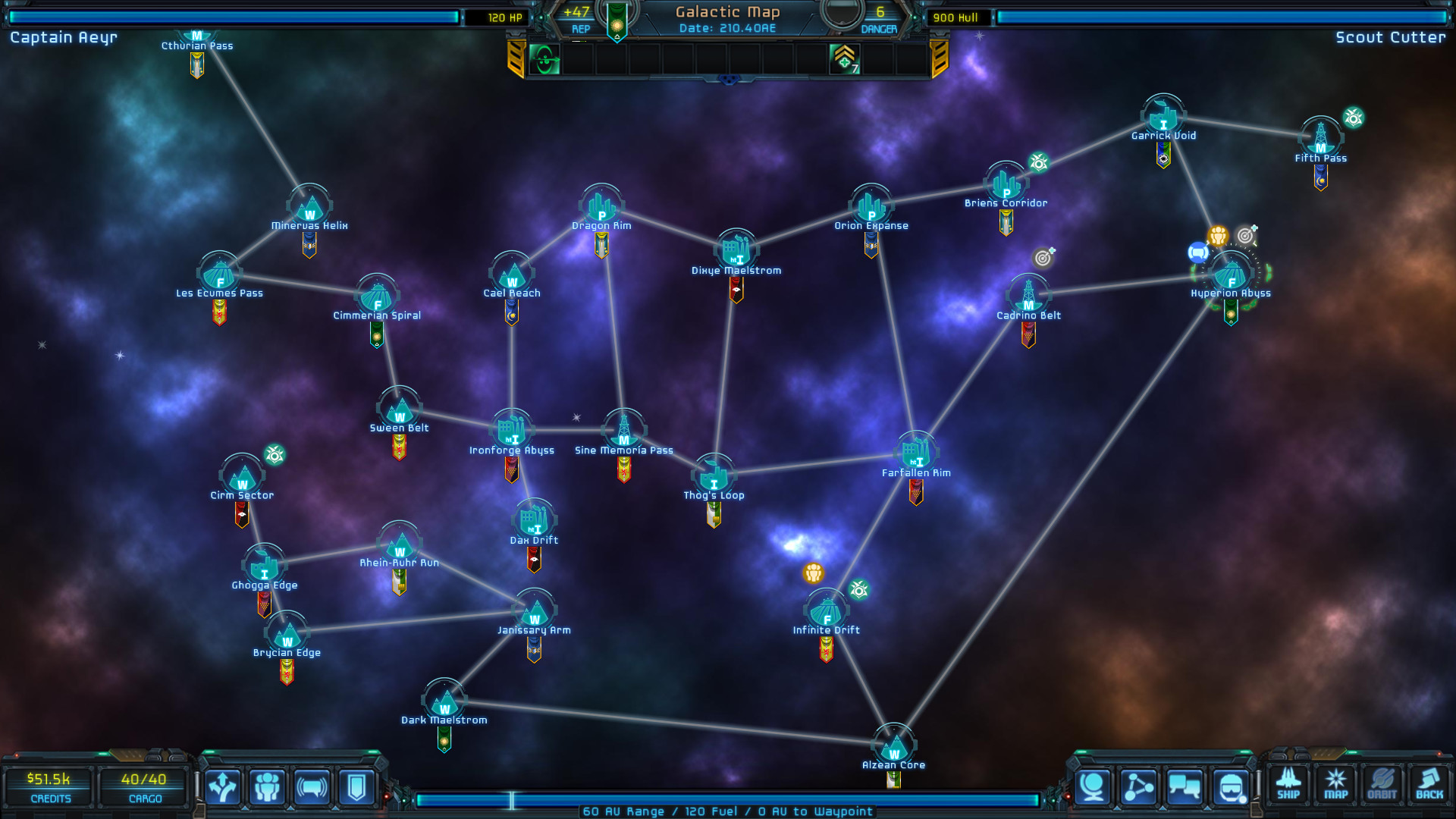Select the branching travel paths icon
Viewport: 1456px width, 819px height.
[222, 788]
